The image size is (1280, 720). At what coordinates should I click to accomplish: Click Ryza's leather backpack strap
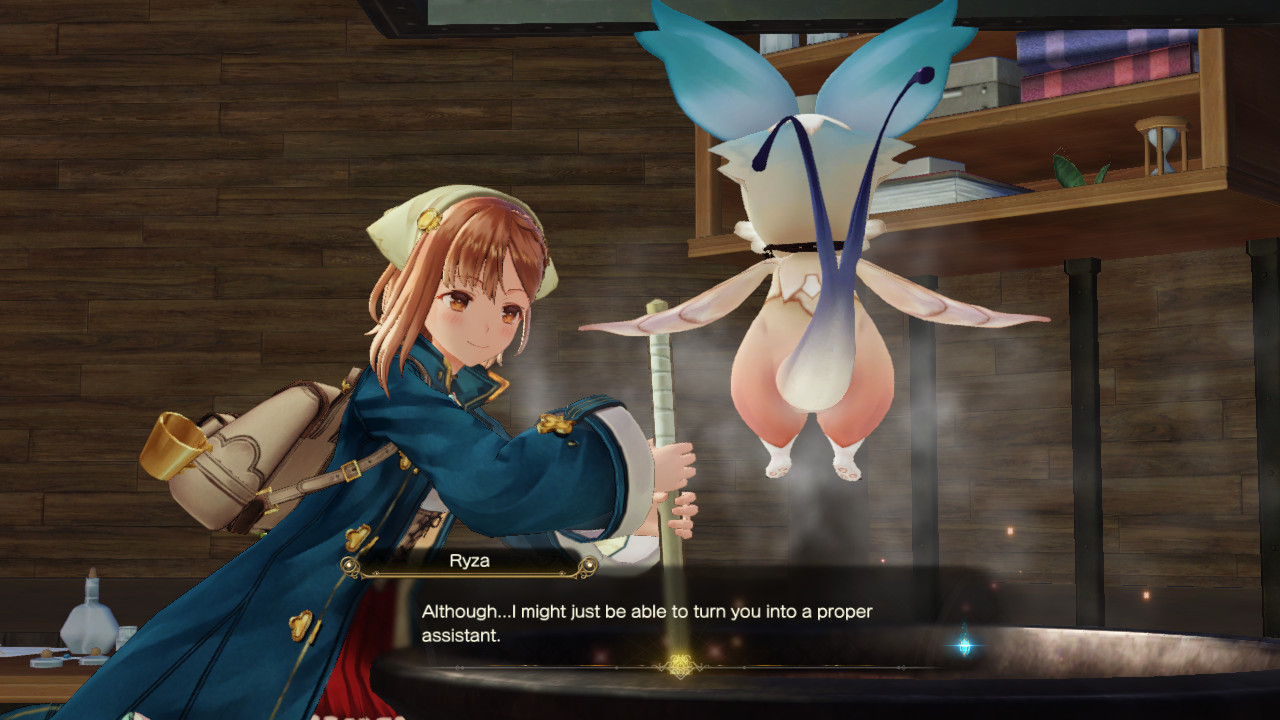pos(345,470)
